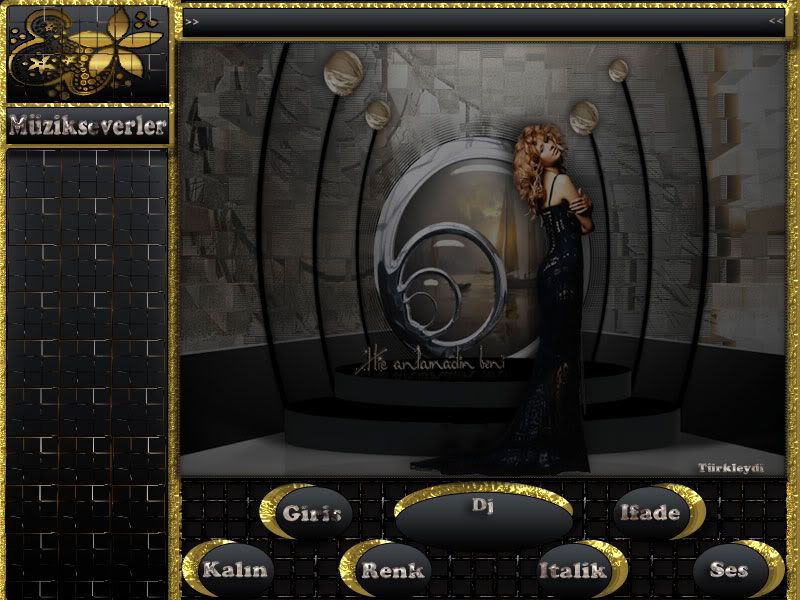
Task: Open the Renk color picker
Action: [392, 570]
